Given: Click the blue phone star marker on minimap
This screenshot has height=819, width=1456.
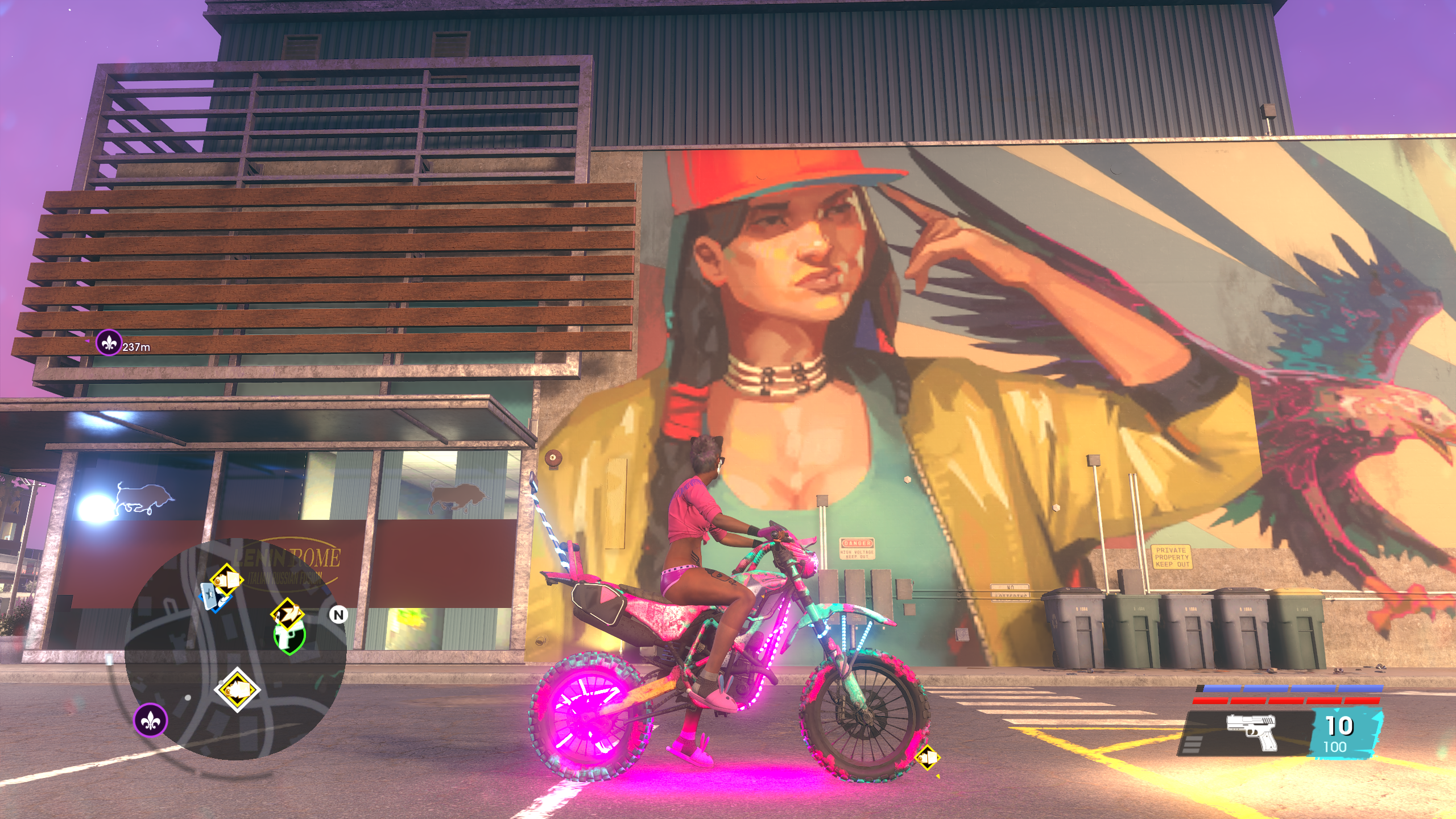Looking at the screenshot, I should point(209,595).
